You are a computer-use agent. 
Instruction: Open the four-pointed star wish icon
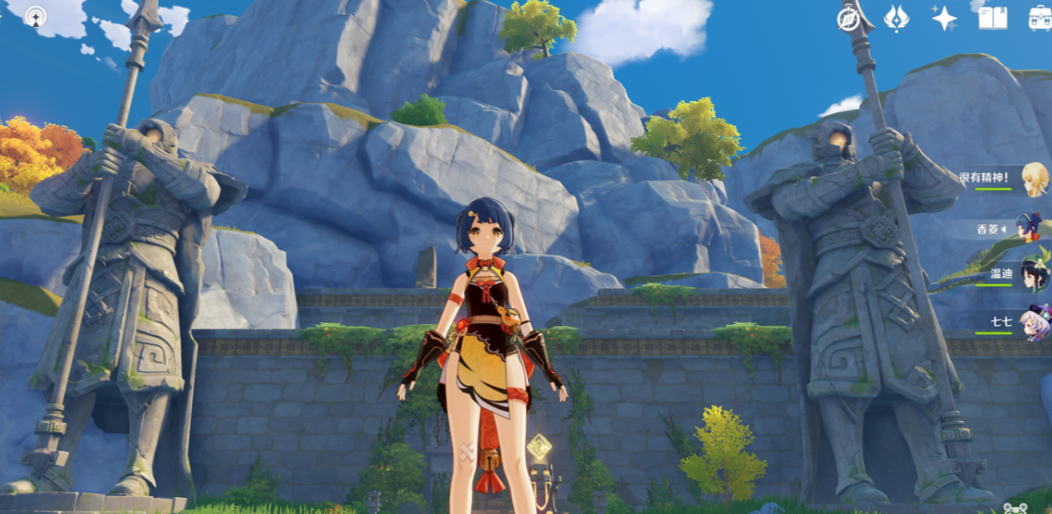tap(944, 18)
